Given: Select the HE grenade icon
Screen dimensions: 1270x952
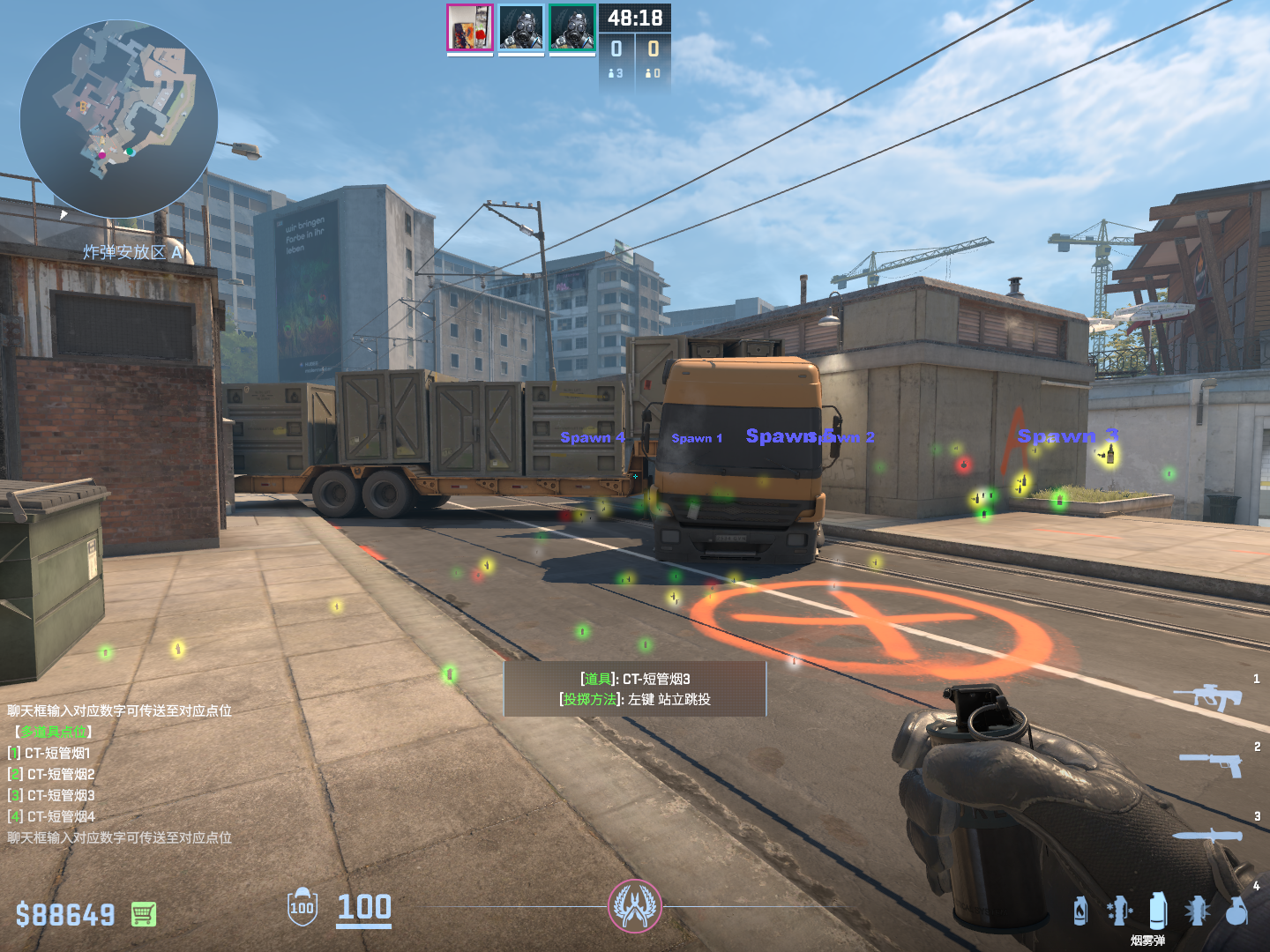Looking at the screenshot, I should coord(1236,911).
